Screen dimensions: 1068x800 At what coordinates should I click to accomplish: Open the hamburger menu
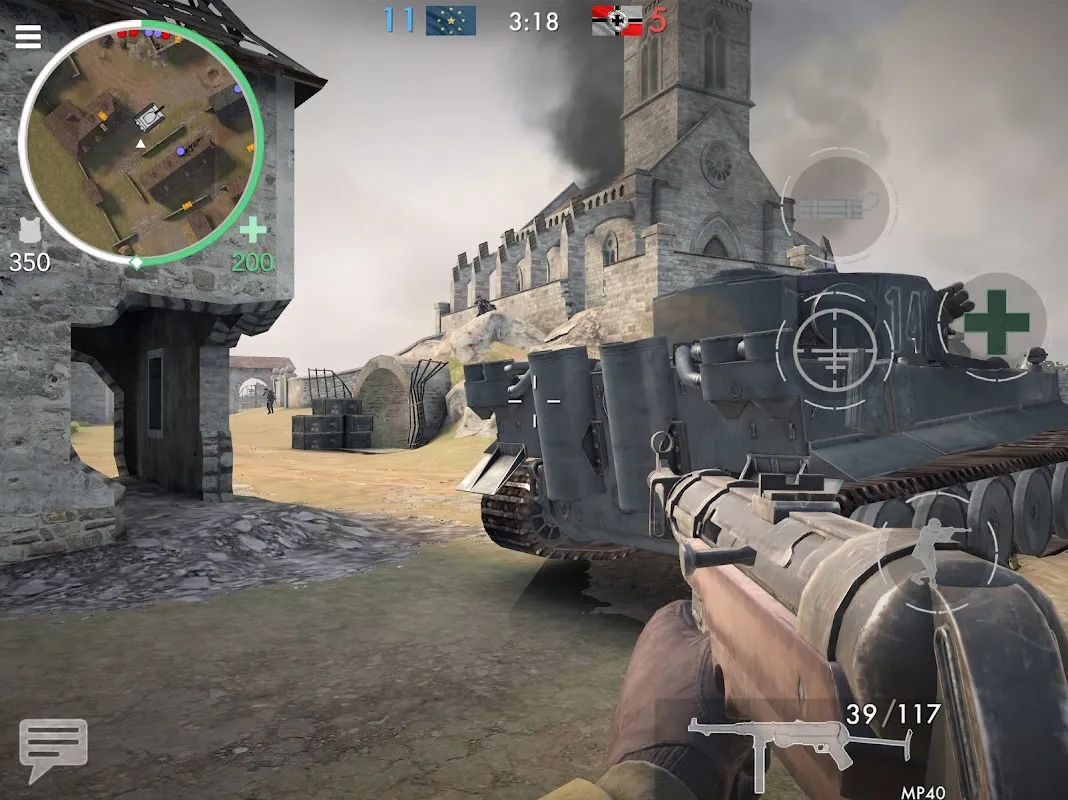(28, 36)
